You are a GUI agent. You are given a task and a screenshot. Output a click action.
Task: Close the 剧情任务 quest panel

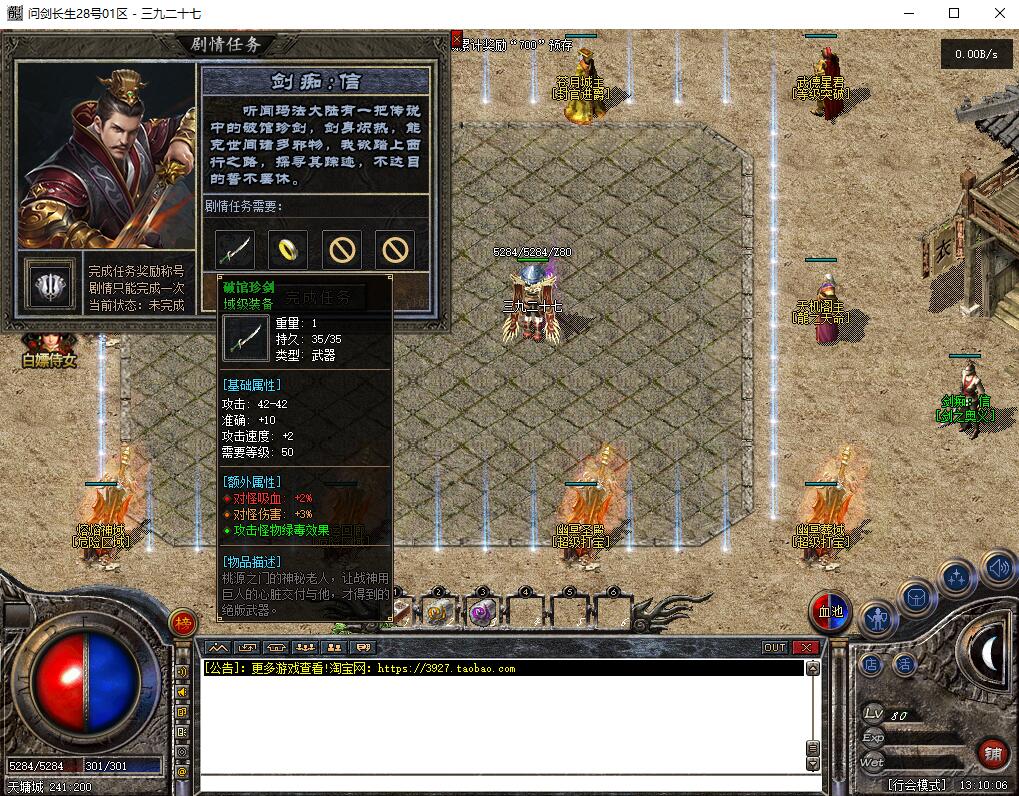(x=457, y=39)
